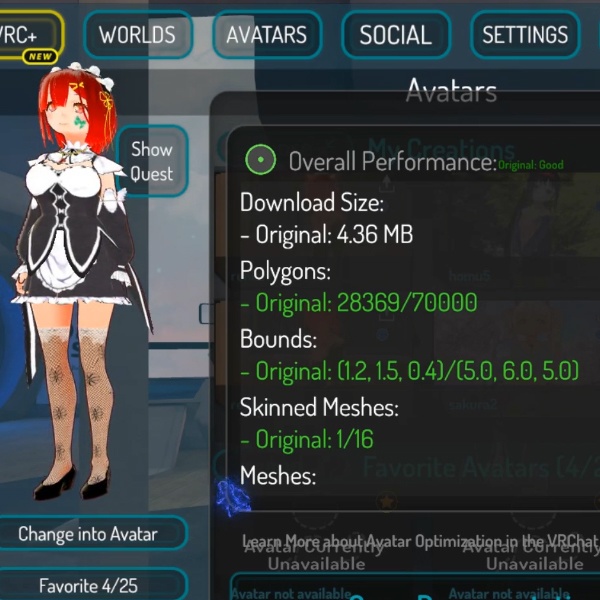Toggle the Show Quest button
The width and height of the screenshot is (600, 600).
pyautogui.click(x=152, y=161)
